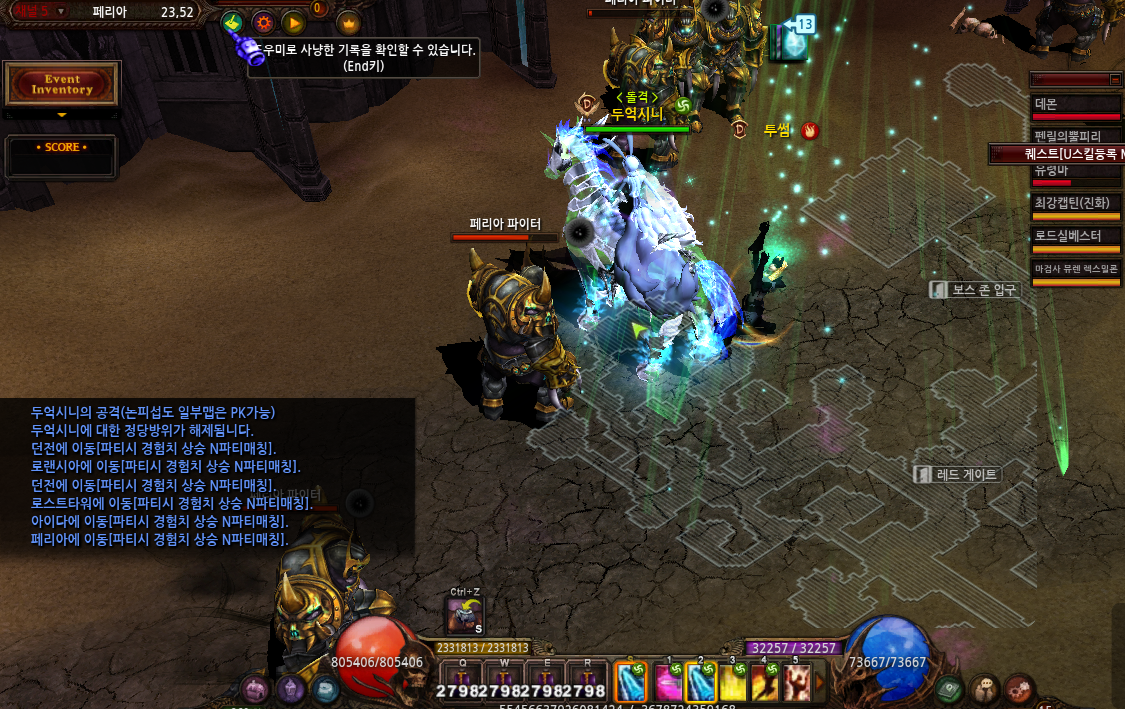
Task: Open the orange gear settings icon
Action: tap(263, 22)
